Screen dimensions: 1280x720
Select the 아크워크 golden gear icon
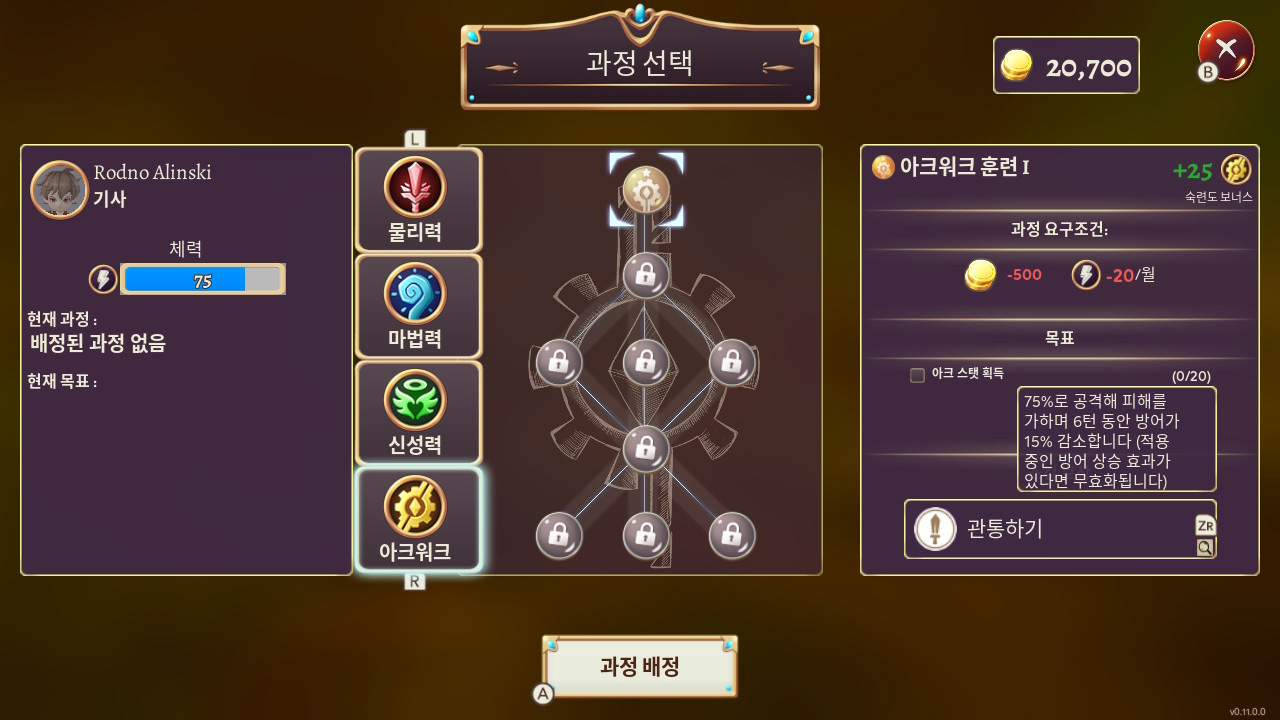pyautogui.click(x=417, y=507)
